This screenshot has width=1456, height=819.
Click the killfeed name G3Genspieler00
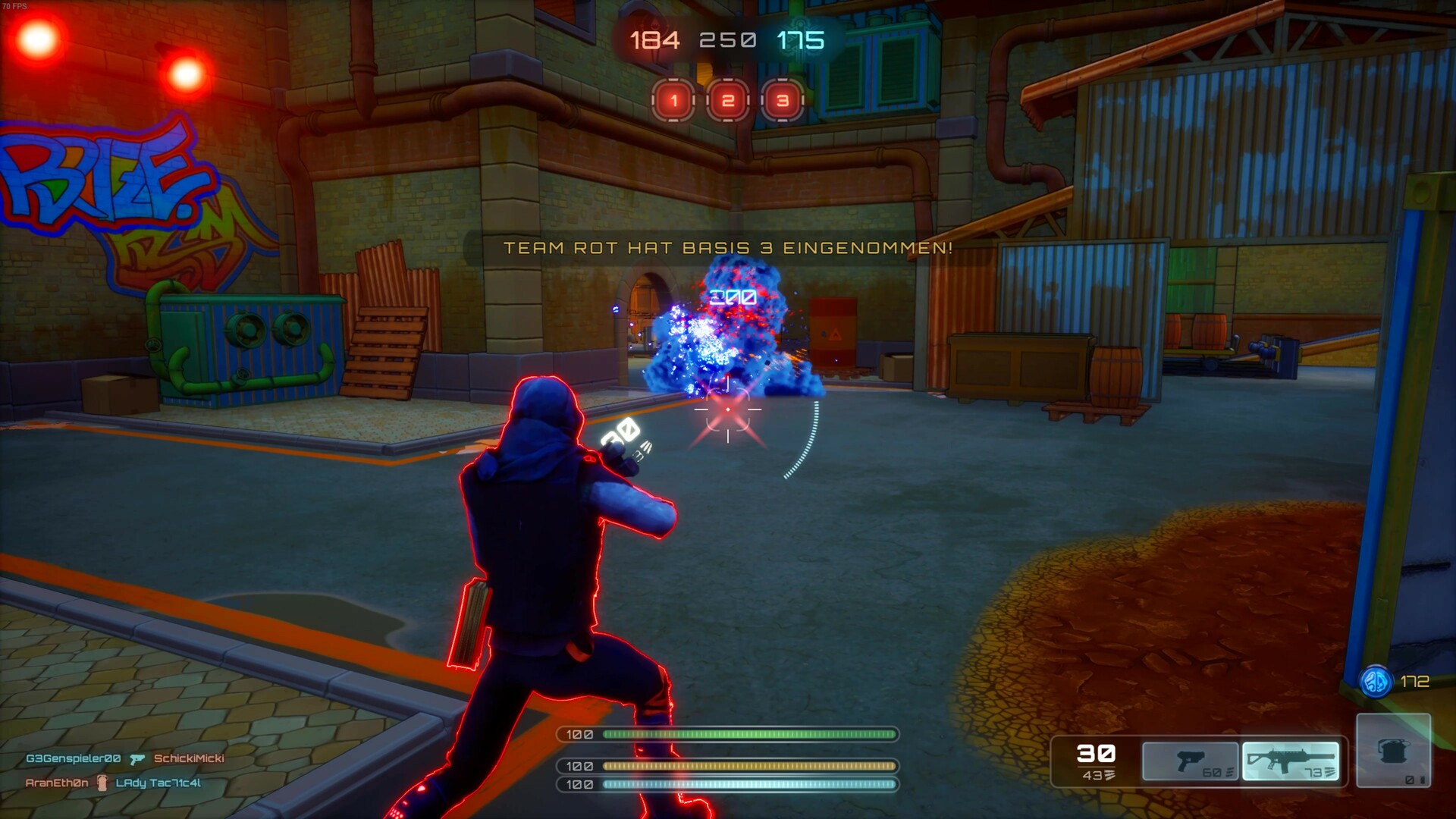72,758
